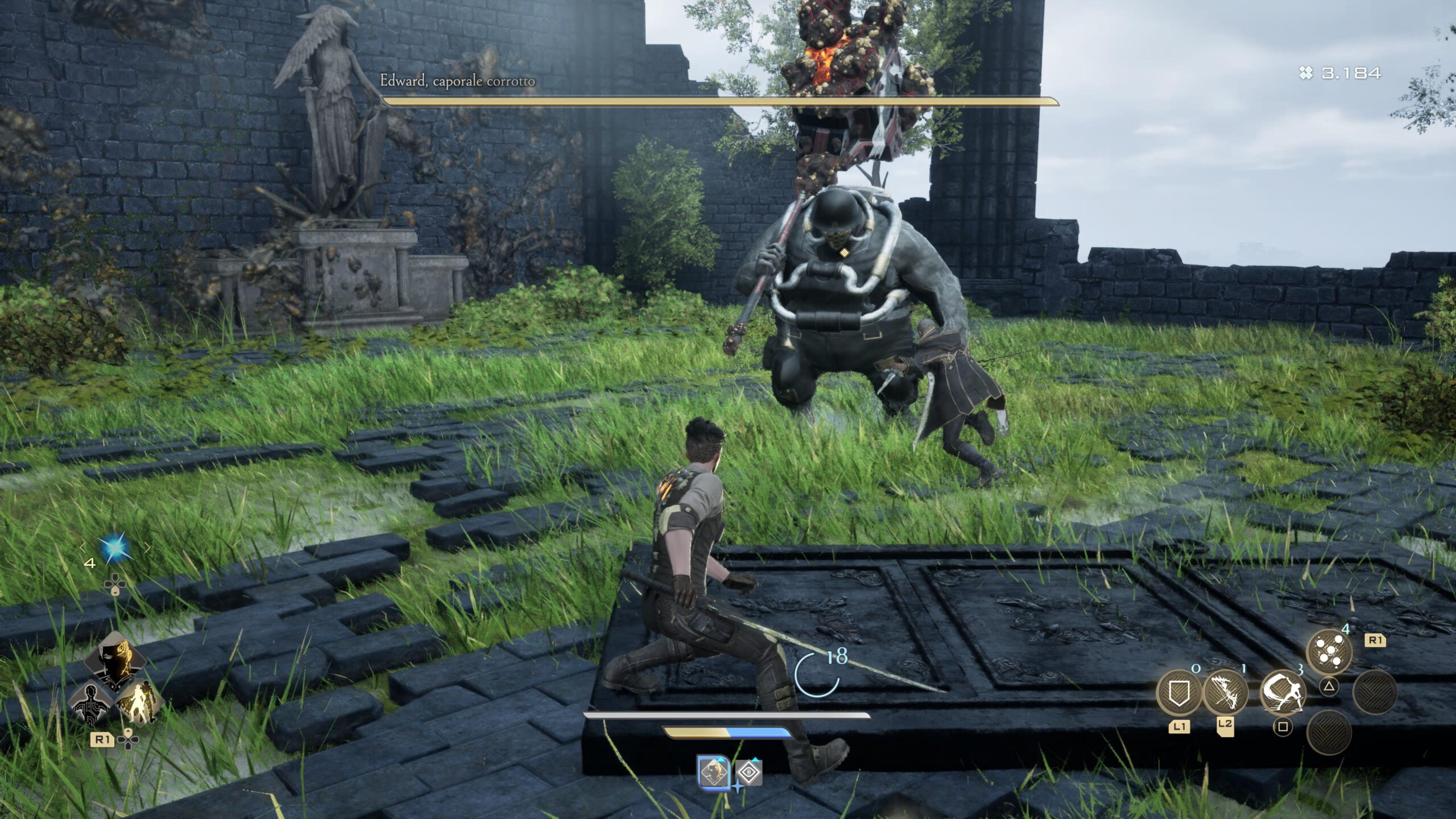The width and height of the screenshot is (1456, 819).
Task: Select the boss nameplate reading Edward, caporale corrotto
Action: coord(458,82)
